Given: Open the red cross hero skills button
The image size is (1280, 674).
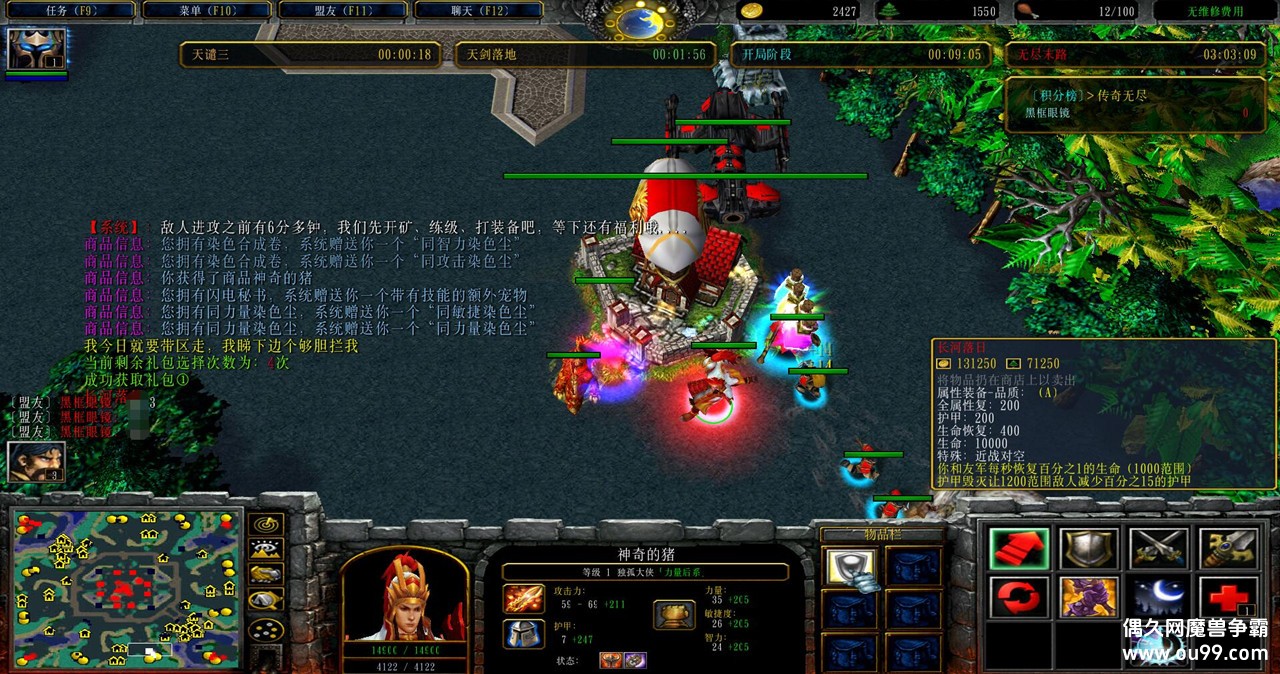Looking at the screenshot, I should pyautogui.click(x=1228, y=598).
